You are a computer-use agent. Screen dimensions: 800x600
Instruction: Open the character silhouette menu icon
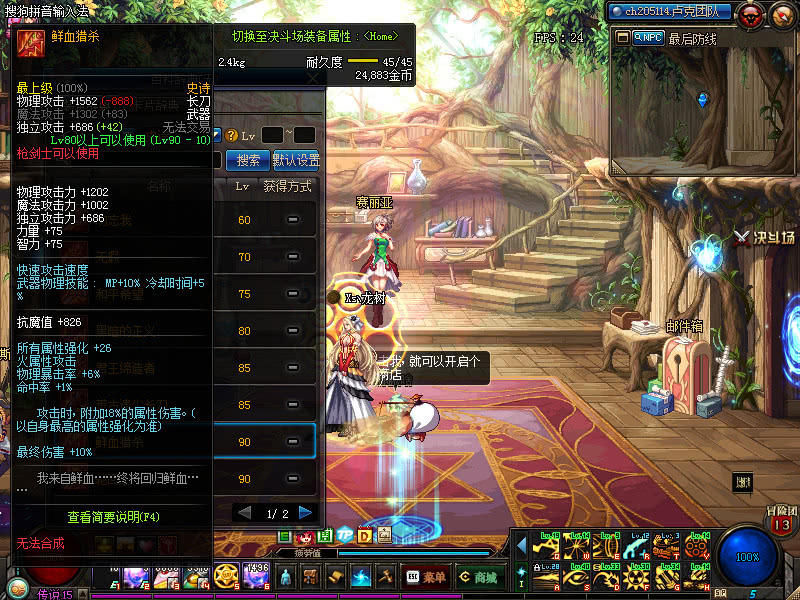point(286,576)
